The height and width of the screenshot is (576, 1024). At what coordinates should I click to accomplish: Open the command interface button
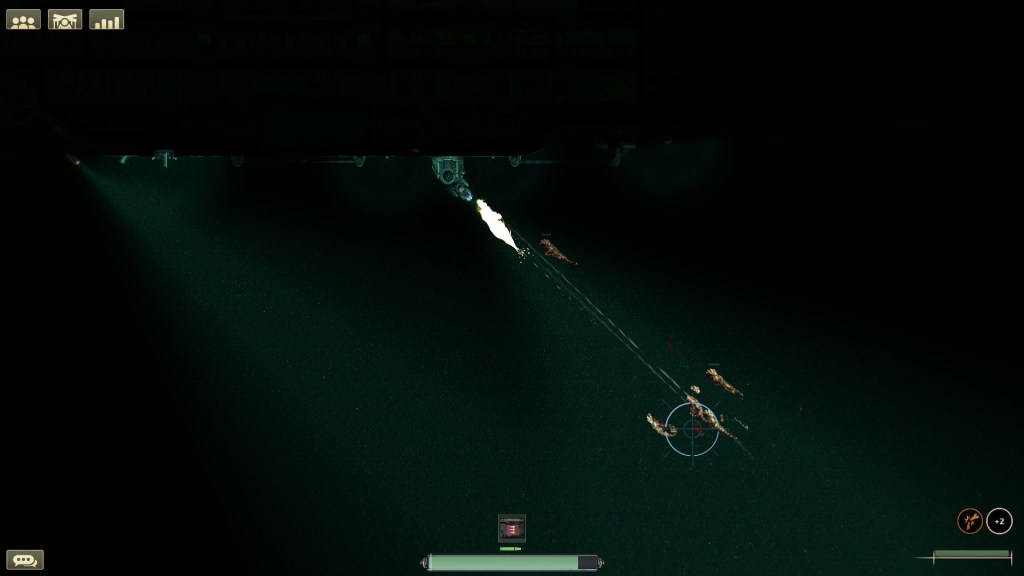tap(65, 19)
